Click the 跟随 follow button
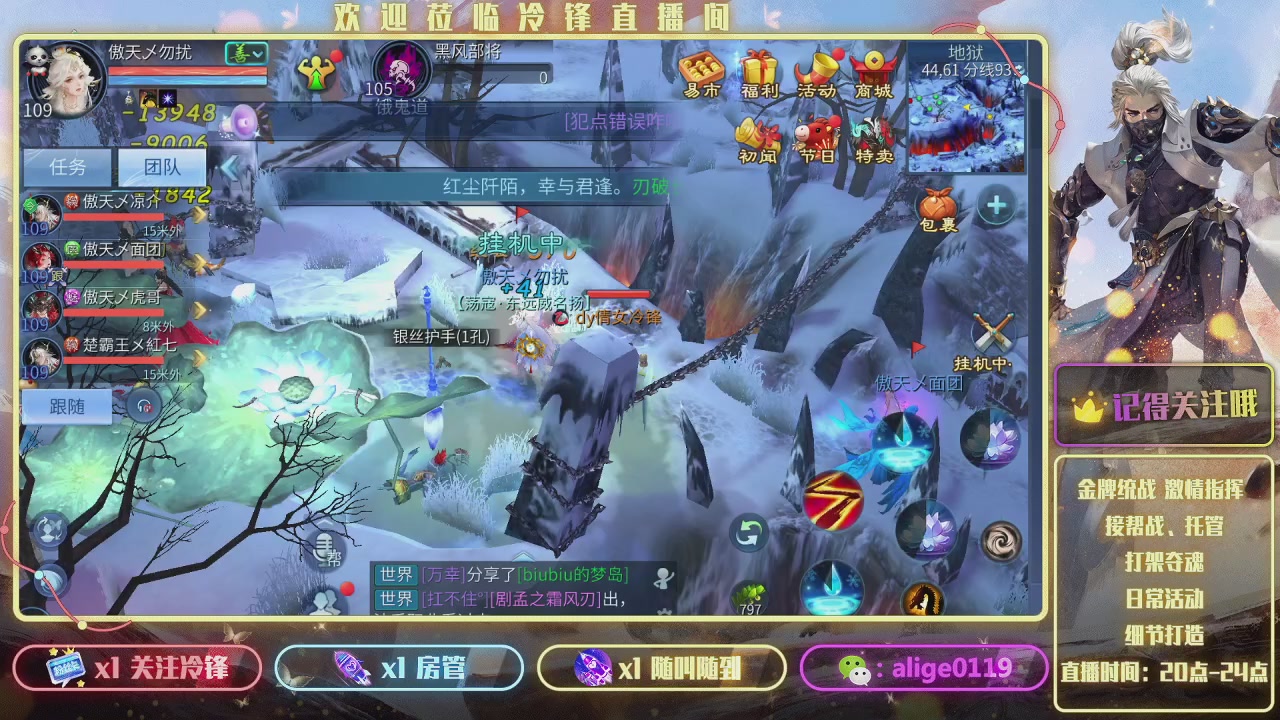This screenshot has height=720, width=1280. 67,405
